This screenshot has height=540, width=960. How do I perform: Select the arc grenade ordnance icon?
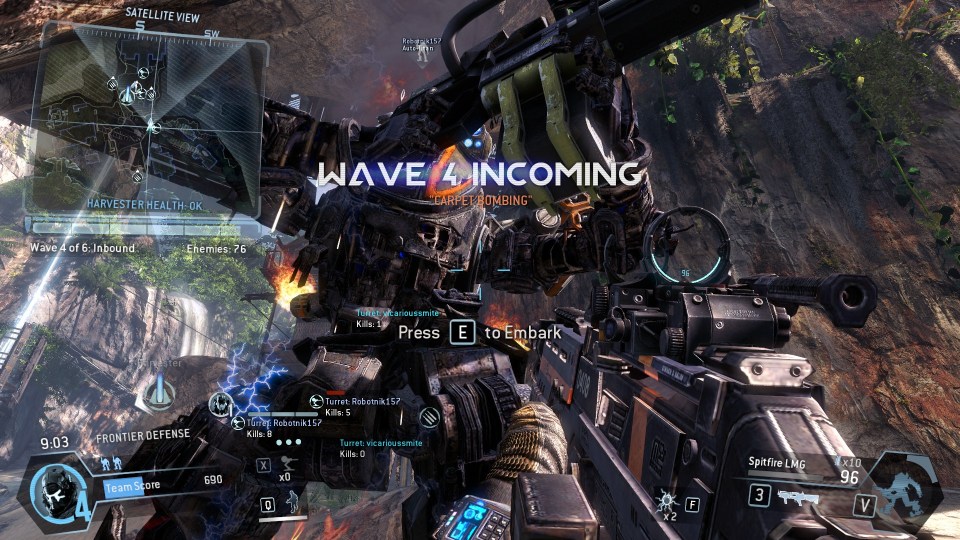pyautogui.click(x=662, y=497)
